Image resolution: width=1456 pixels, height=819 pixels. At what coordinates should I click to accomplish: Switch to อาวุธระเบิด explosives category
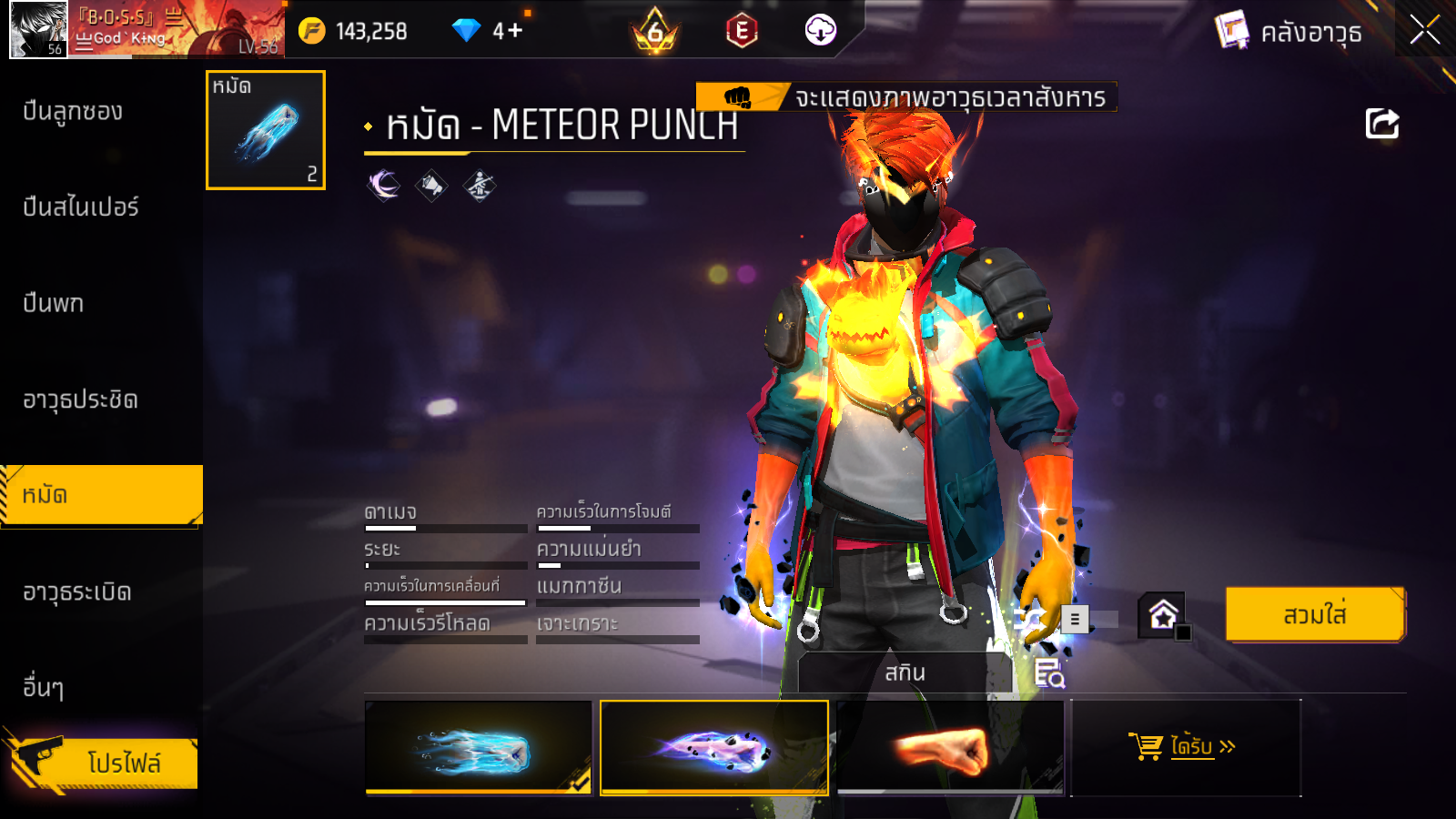point(77,592)
